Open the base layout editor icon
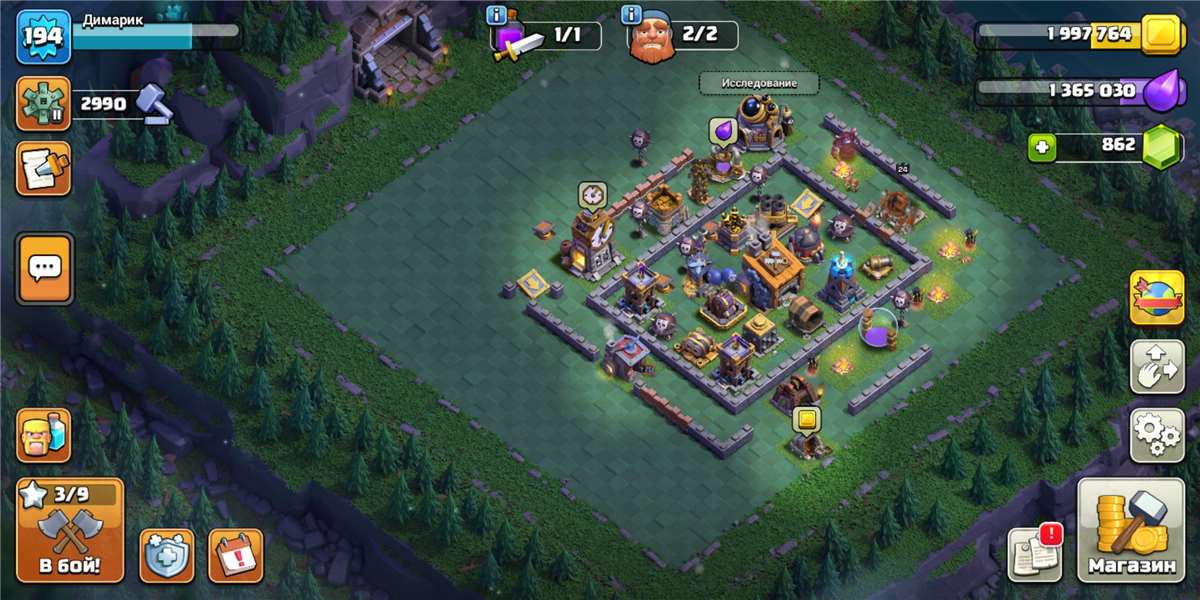 [1157, 367]
